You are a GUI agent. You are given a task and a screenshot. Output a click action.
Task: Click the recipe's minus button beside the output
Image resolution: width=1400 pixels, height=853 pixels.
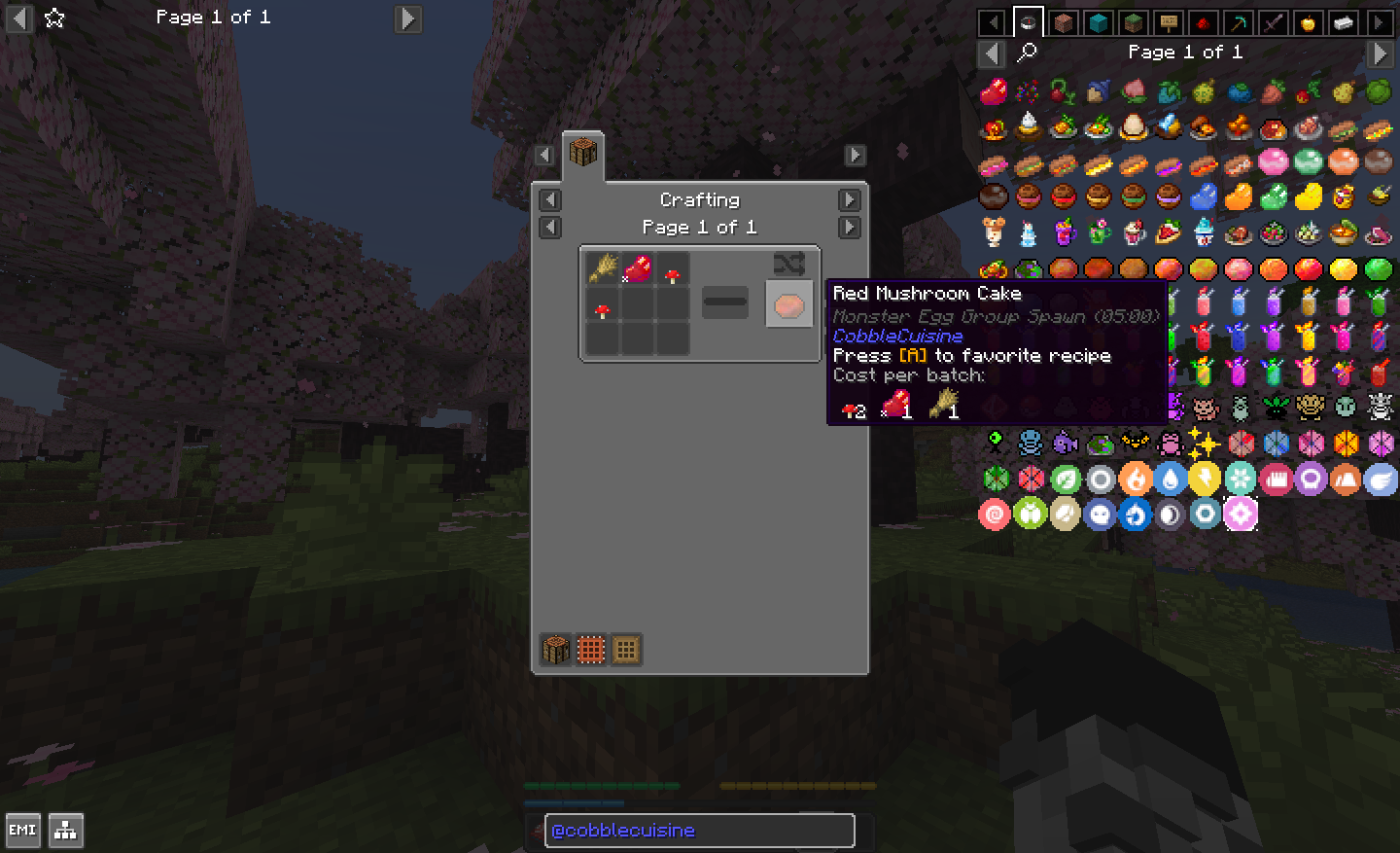tap(725, 302)
